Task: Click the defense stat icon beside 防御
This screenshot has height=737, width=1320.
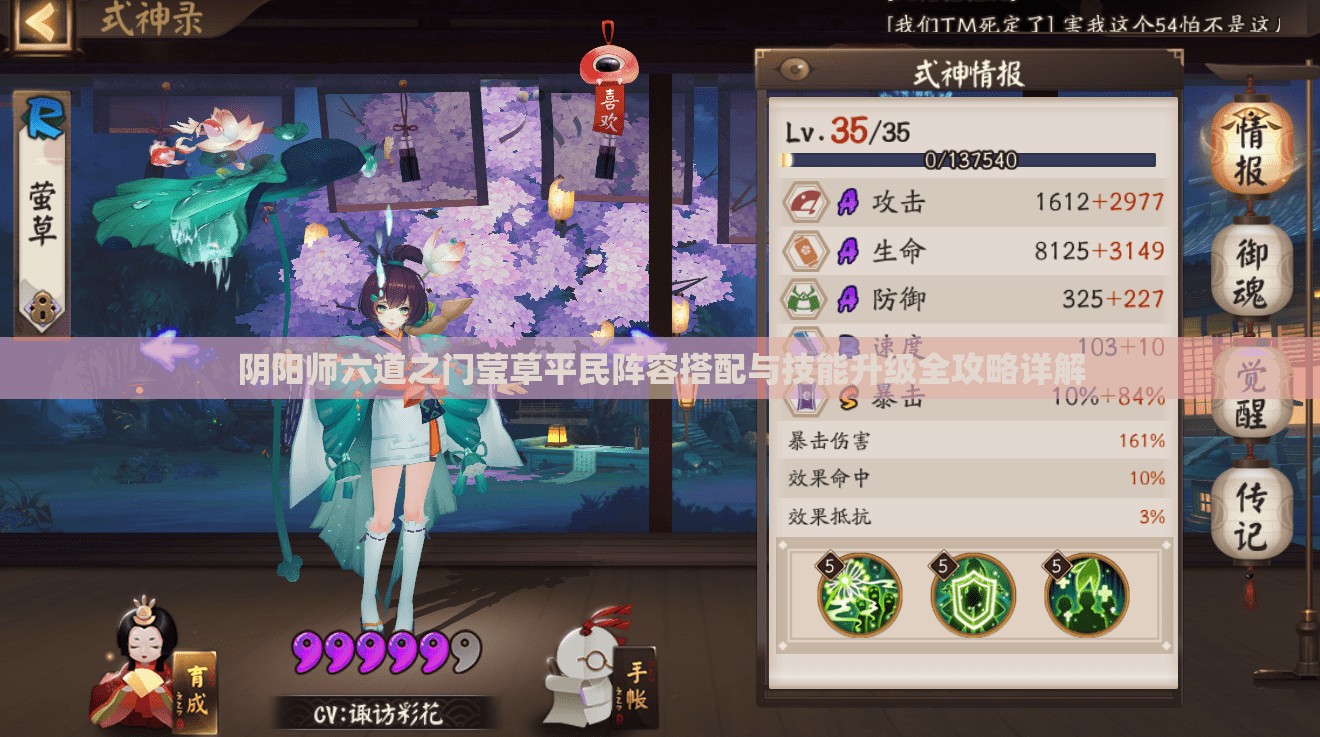Action: [x=806, y=299]
